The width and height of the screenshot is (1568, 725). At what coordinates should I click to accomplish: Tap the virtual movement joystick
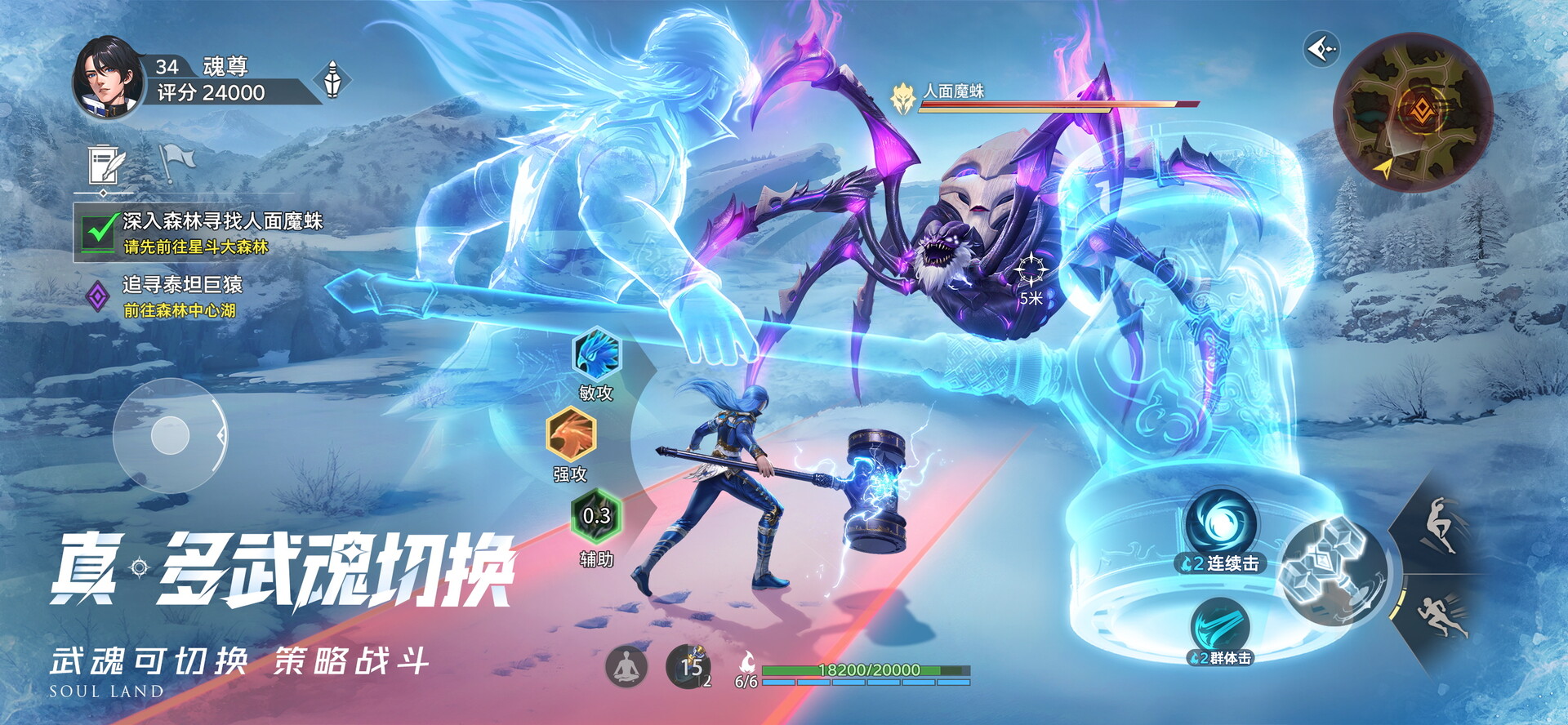[x=171, y=434]
